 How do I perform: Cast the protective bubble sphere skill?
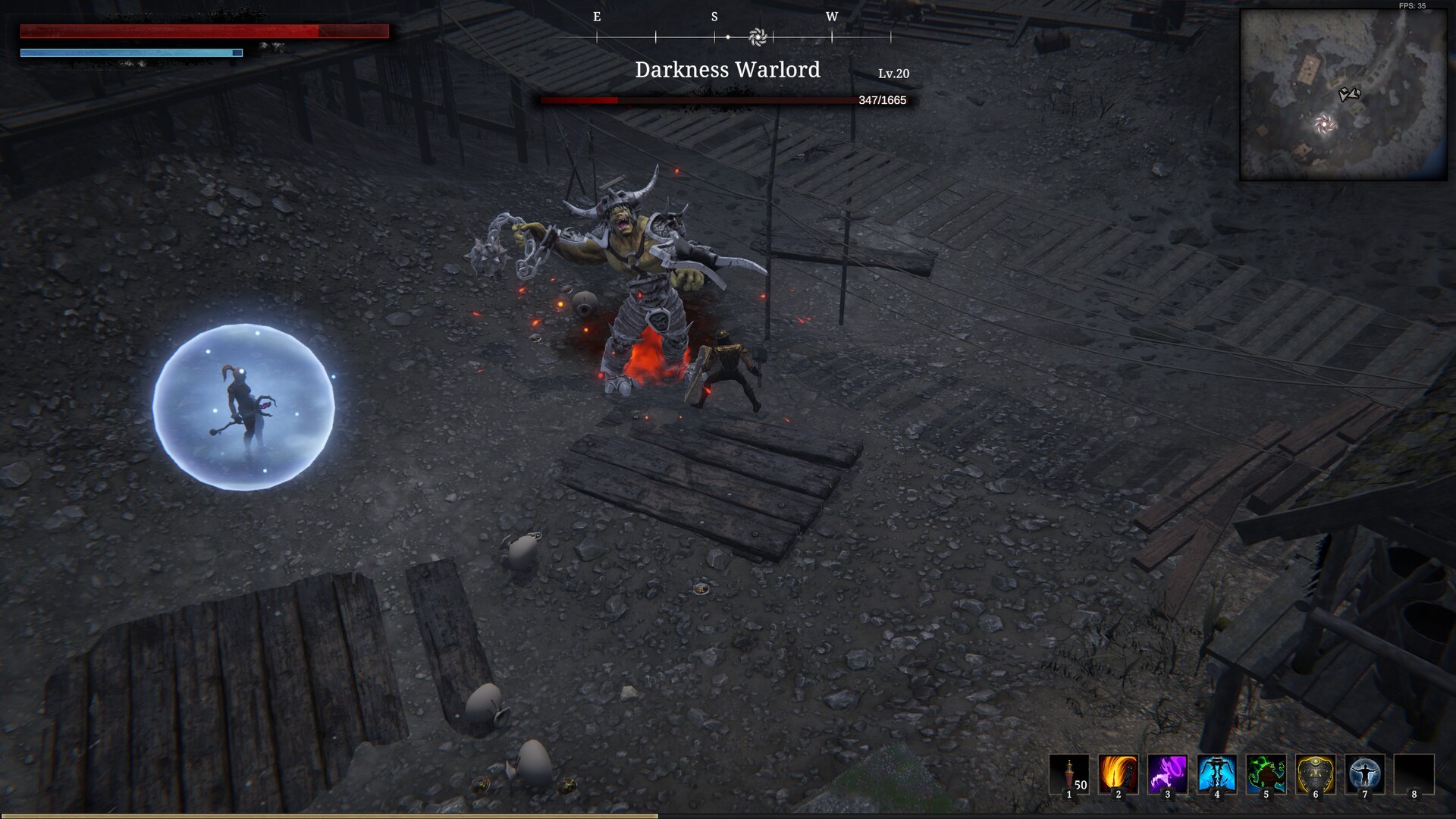tap(1364, 774)
